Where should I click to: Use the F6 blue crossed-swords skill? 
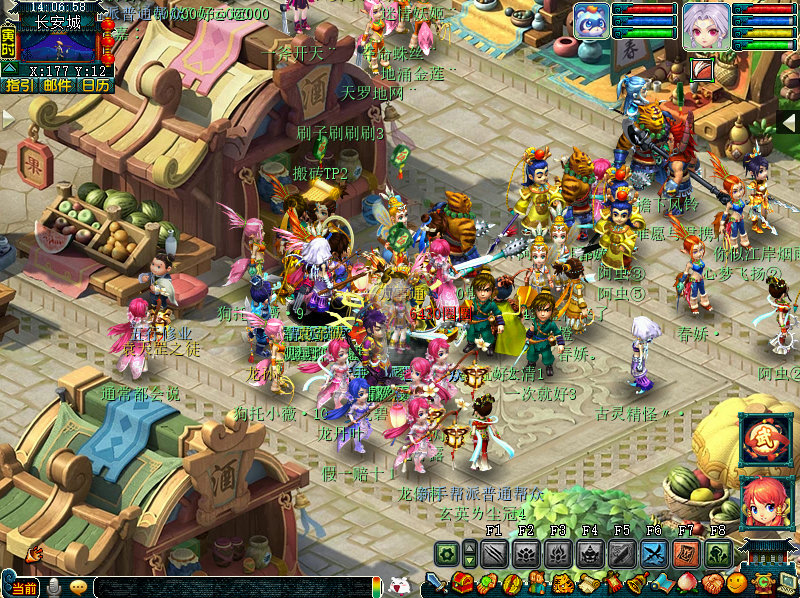(x=654, y=554)
